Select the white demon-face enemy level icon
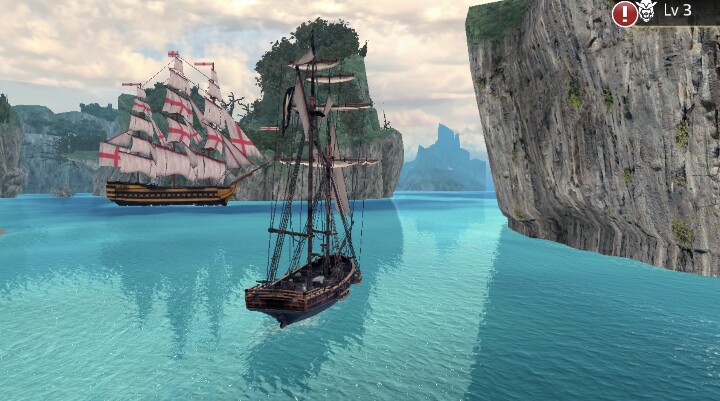Viewport: 720px width, 401px height. pyautogui.click(x=648, y=12)
